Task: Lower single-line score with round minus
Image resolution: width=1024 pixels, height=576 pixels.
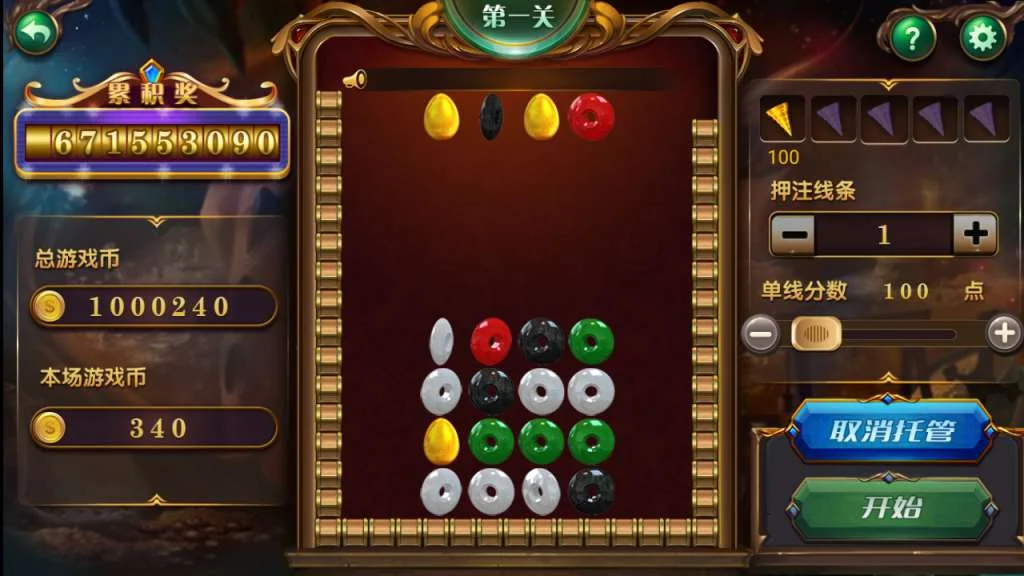Action: pyautogui.click(x=761, y=334)
